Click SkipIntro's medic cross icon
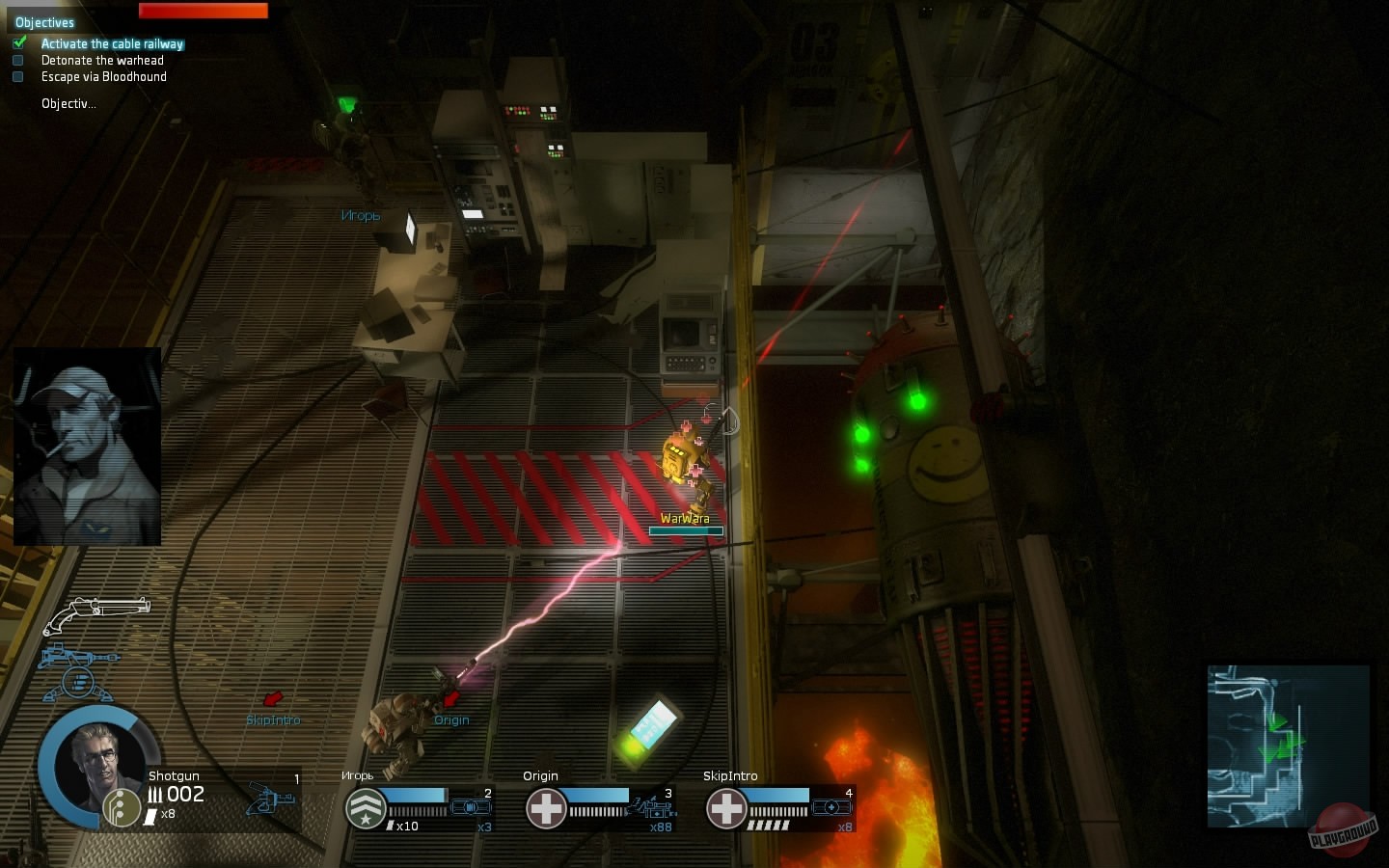 [726, 808]
